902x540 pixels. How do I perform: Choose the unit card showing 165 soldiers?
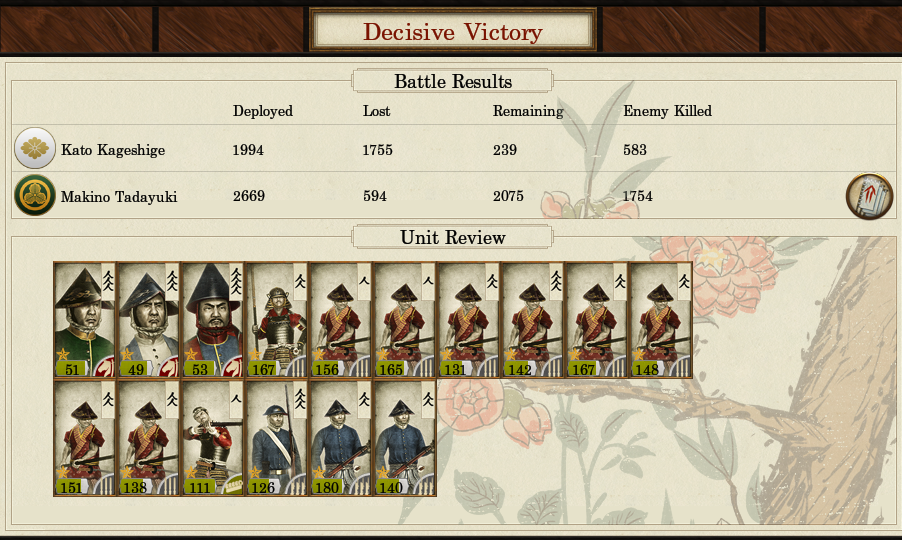point(404,320)
